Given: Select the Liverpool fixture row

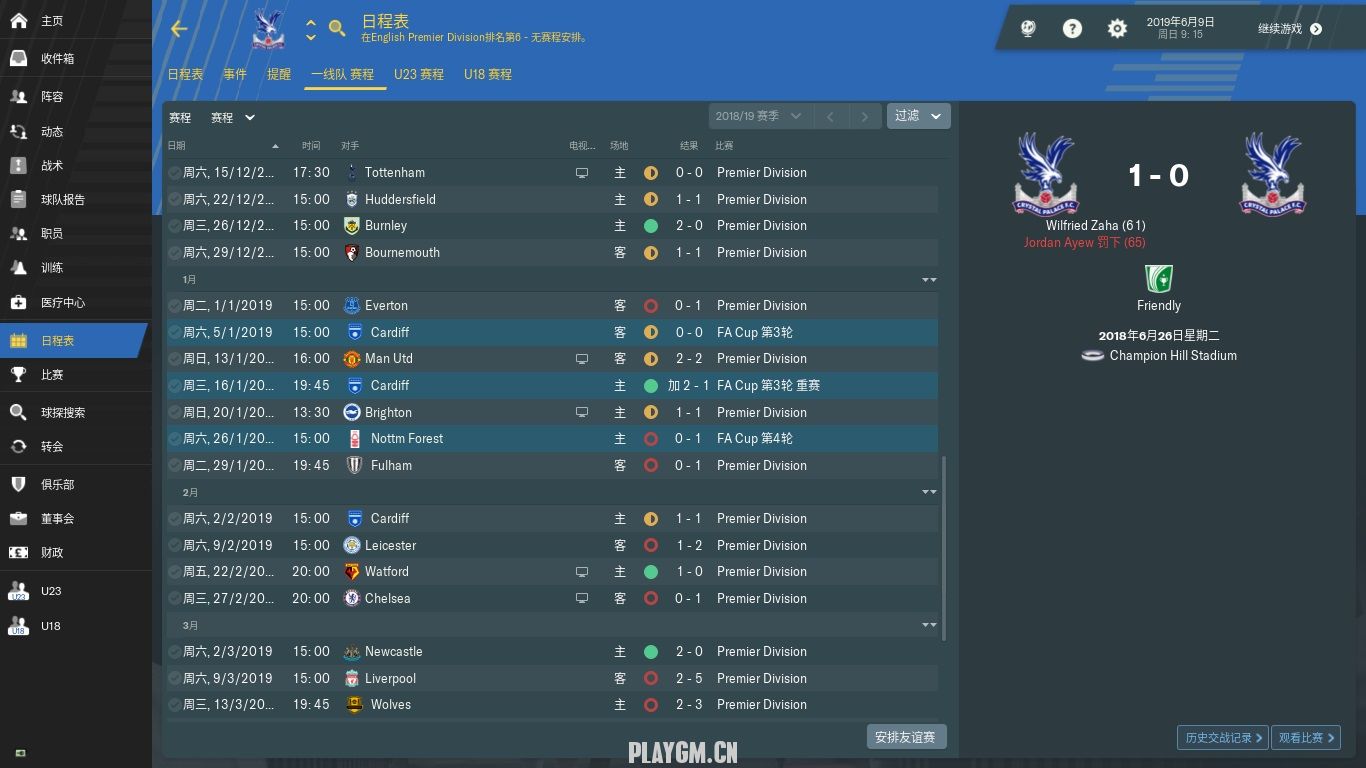Looking at the screenshot, I should (550, 679).
